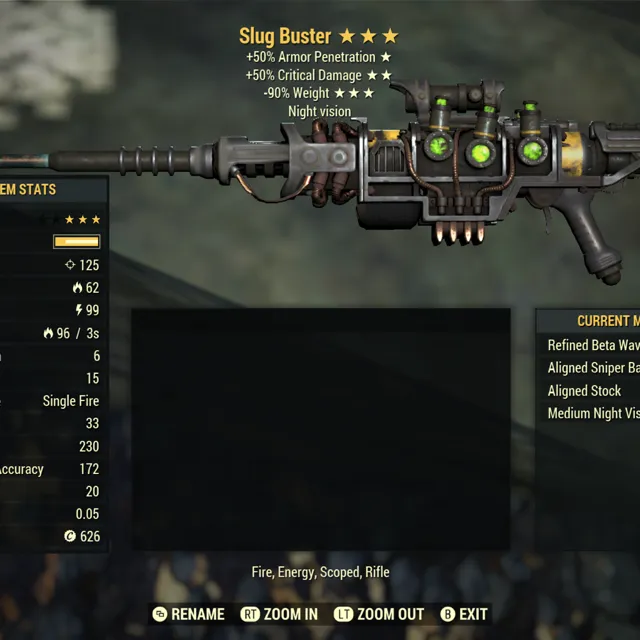
Task: Select the Refined Beta Wave mod entry
Action: (x=593, y=345)
